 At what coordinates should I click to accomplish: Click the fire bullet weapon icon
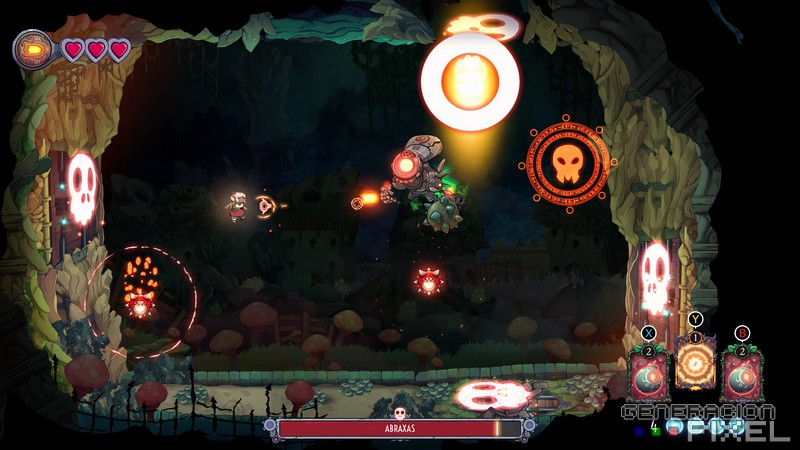[x=35, y=48]
